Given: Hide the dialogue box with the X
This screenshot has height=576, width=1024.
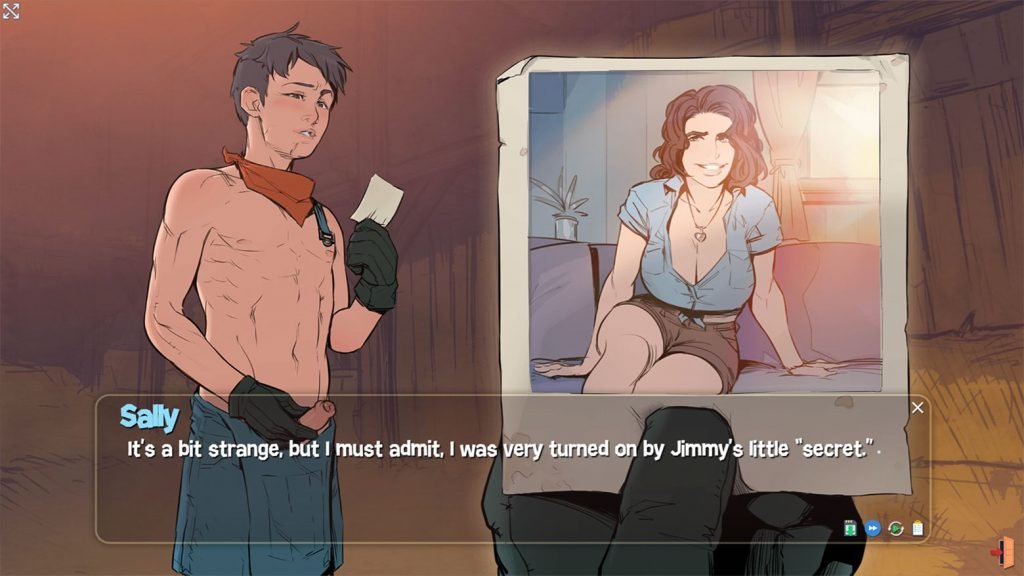Looking at the screenshot, I should [917, 408].
